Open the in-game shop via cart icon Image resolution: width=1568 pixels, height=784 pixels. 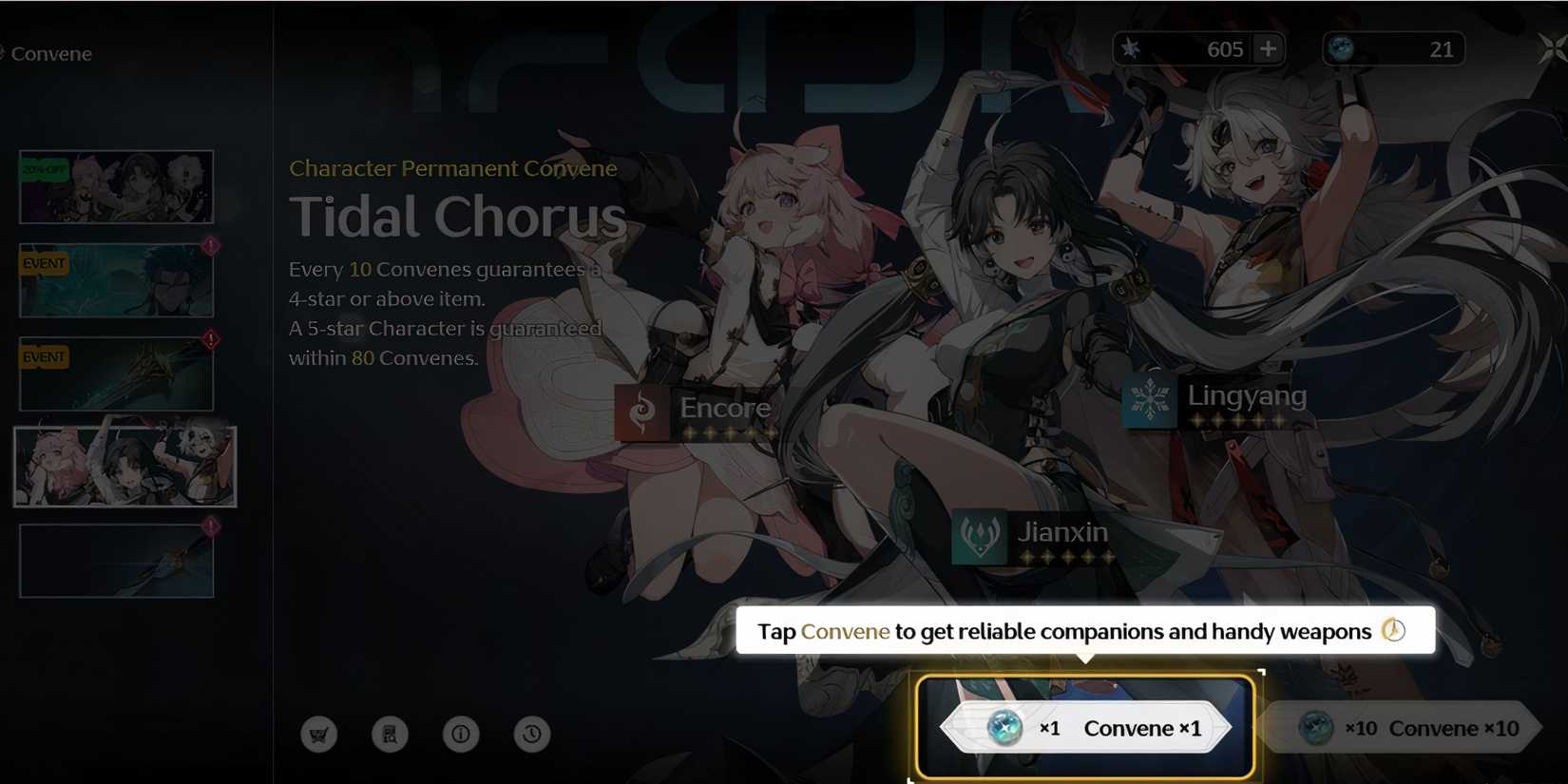(x=318, y=734)
